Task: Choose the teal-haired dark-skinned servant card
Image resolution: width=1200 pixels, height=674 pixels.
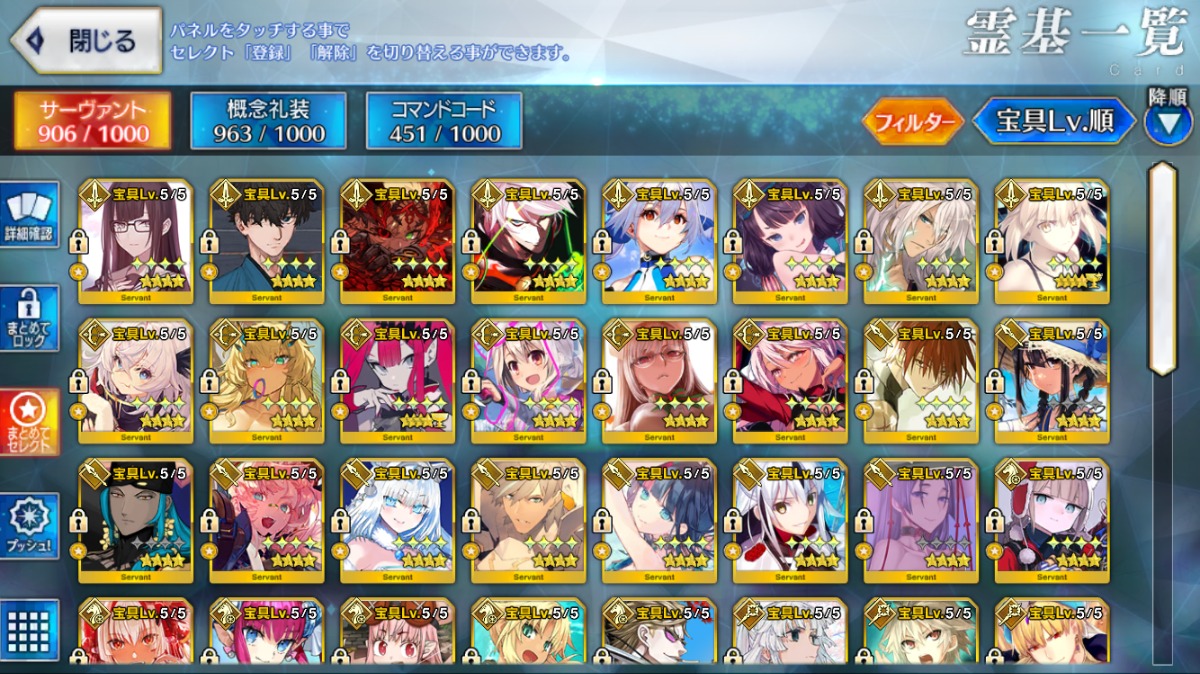Action: tap(136, 518)
